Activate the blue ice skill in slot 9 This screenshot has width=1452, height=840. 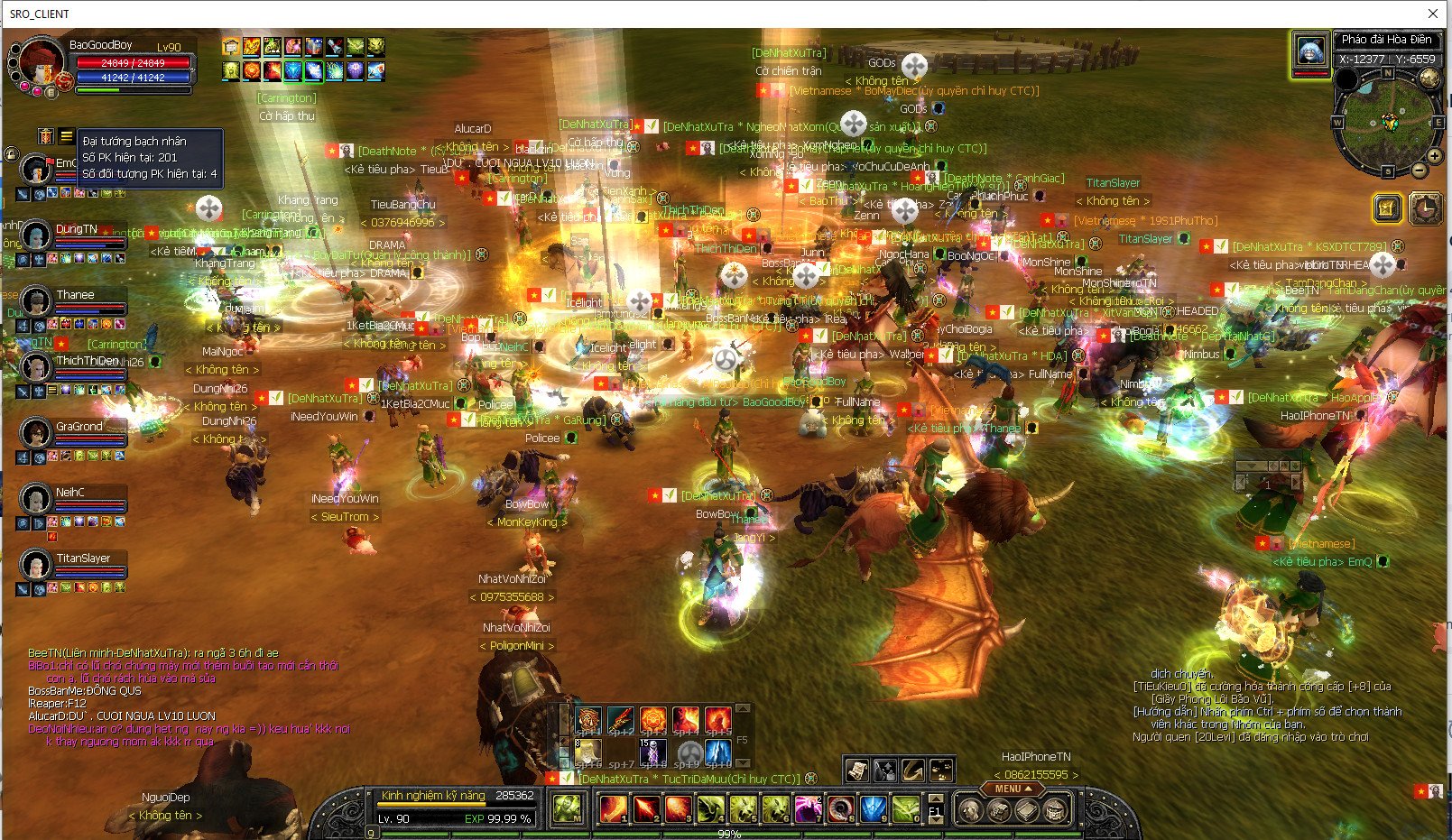tap(873, 808)
